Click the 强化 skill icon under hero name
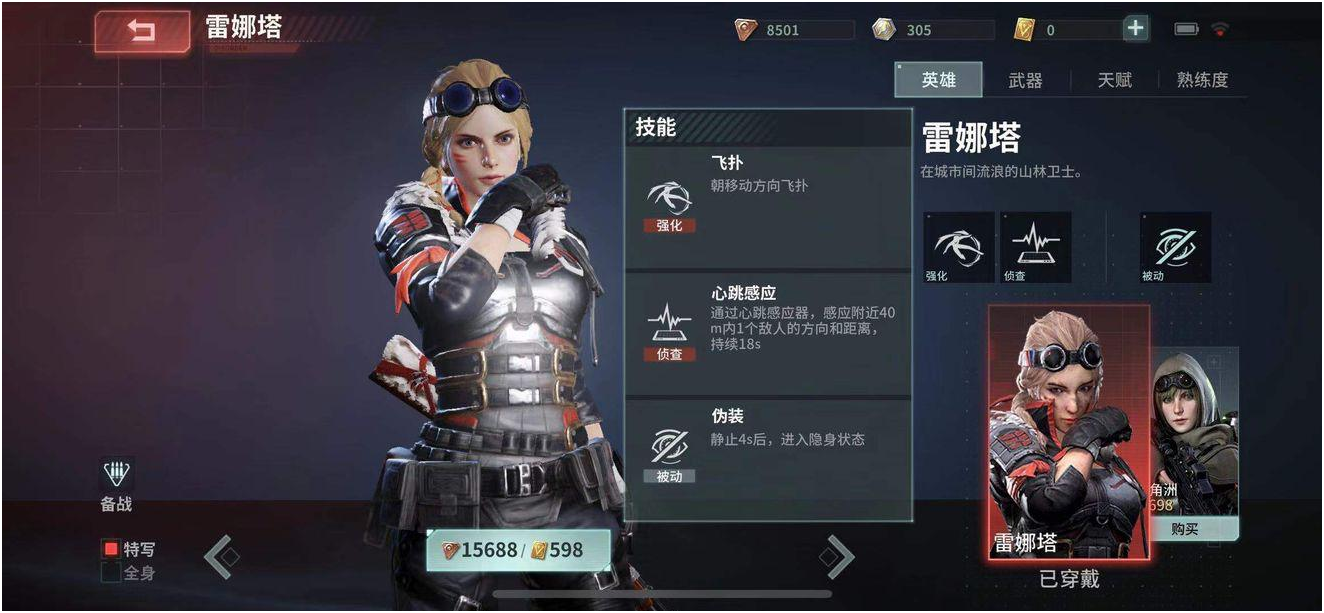1324x613 pixels. coord(958,246)
